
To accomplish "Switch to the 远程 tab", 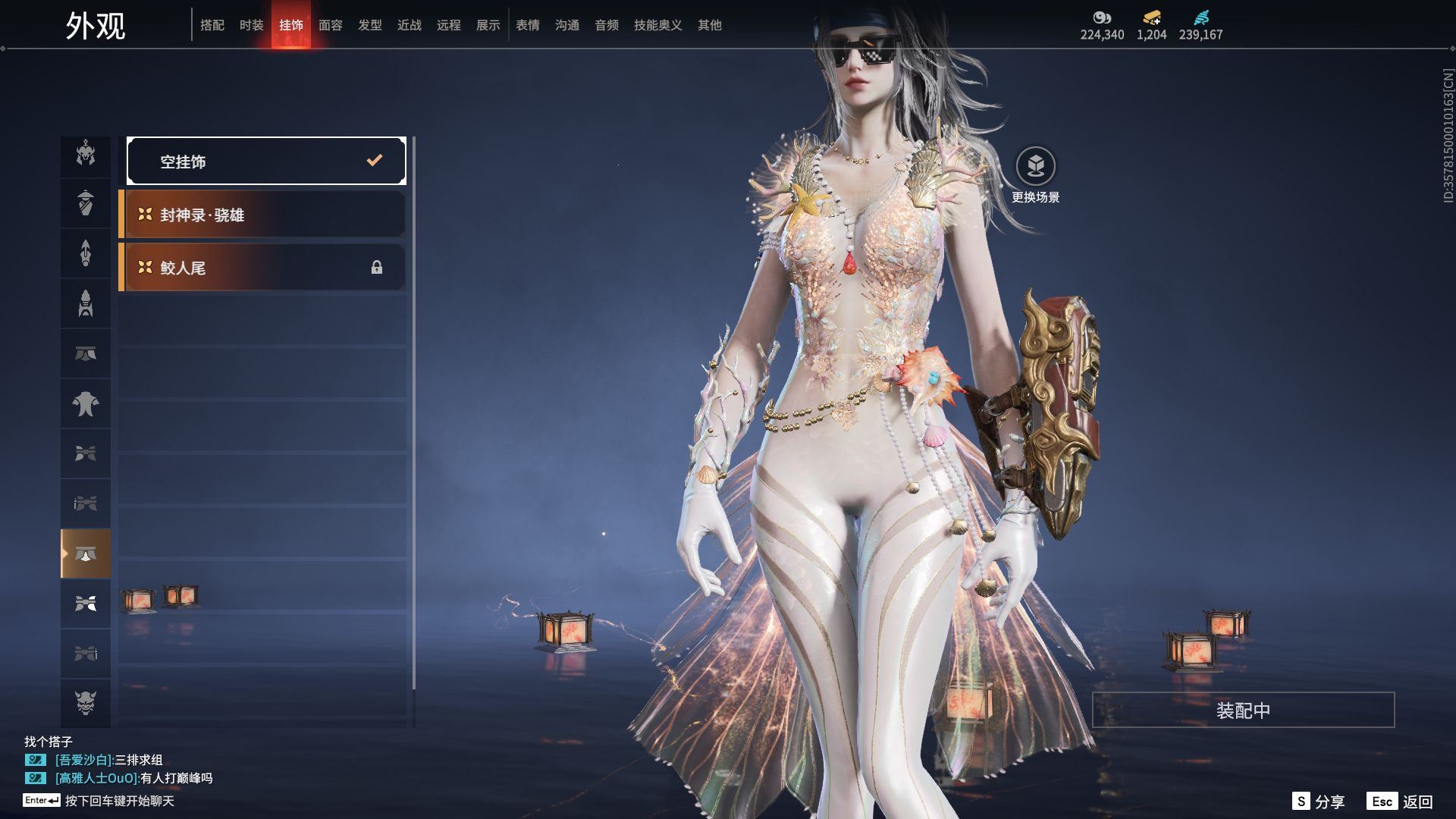I will point(449,25).
